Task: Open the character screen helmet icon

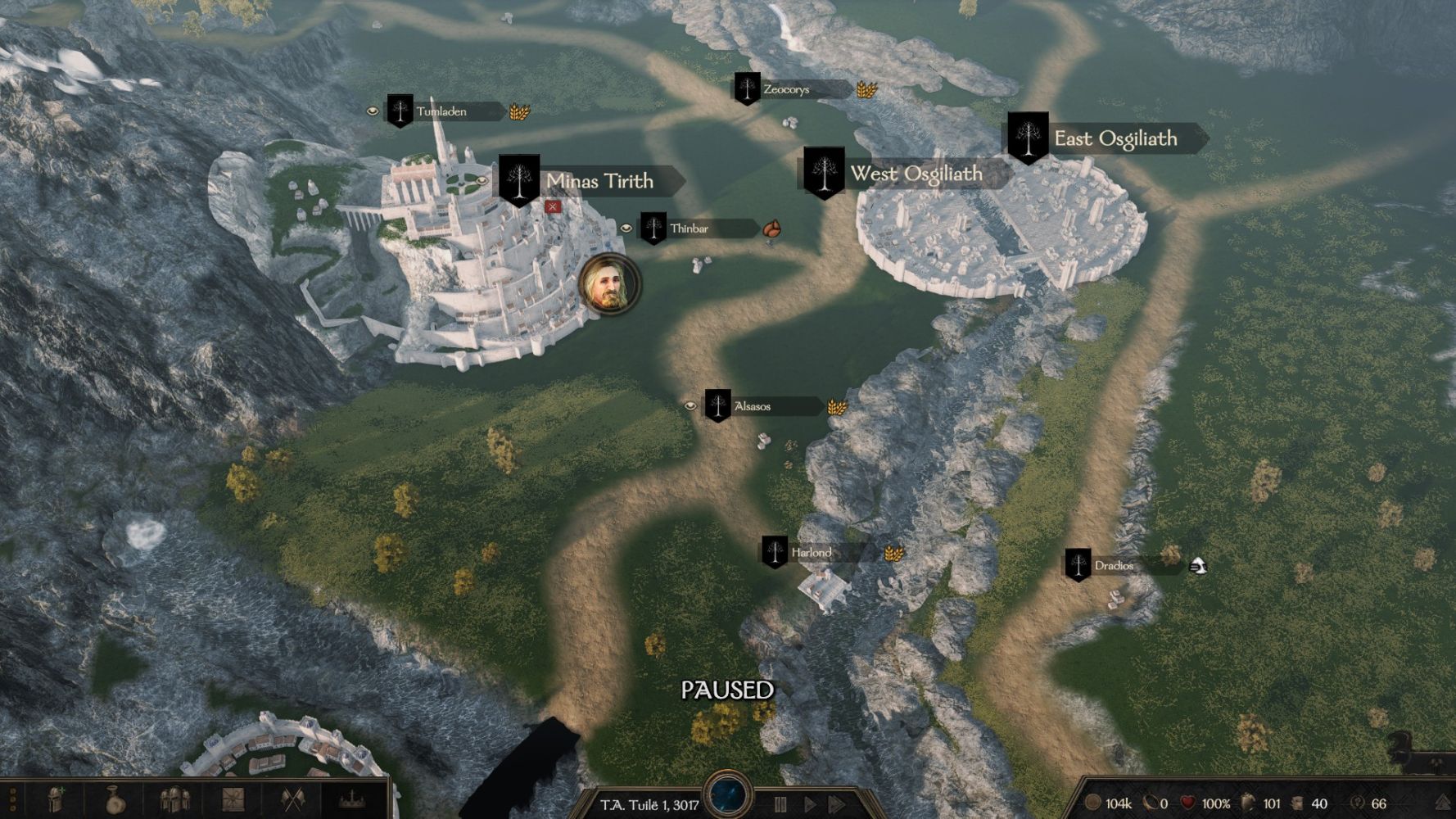Action: pyautogui.click(x=55, y=799)
